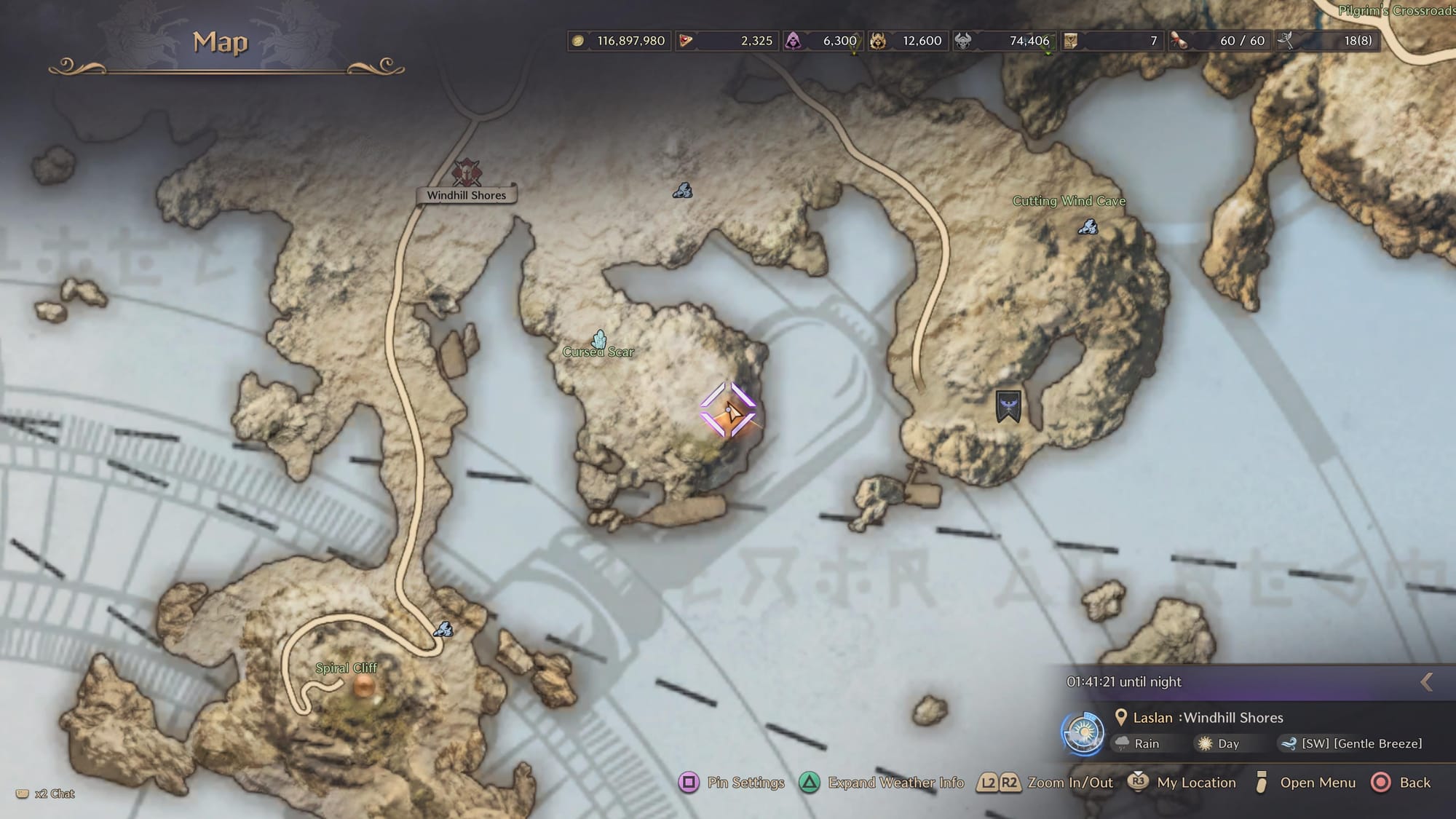1456x819 pixels.
Task: Collapse the night timer panel arrow
Action: click(x=1426, y=681)
